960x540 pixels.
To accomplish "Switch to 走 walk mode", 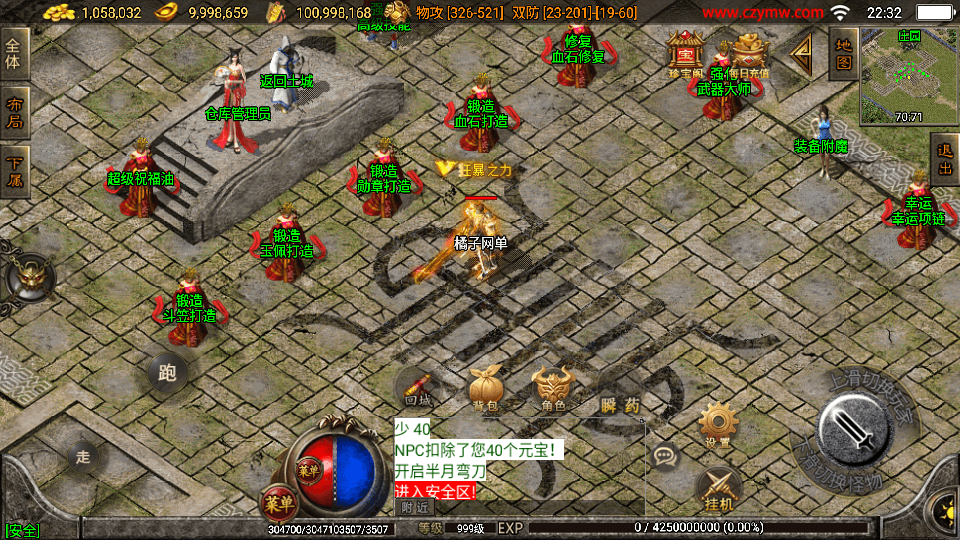I will click(84, 457).
